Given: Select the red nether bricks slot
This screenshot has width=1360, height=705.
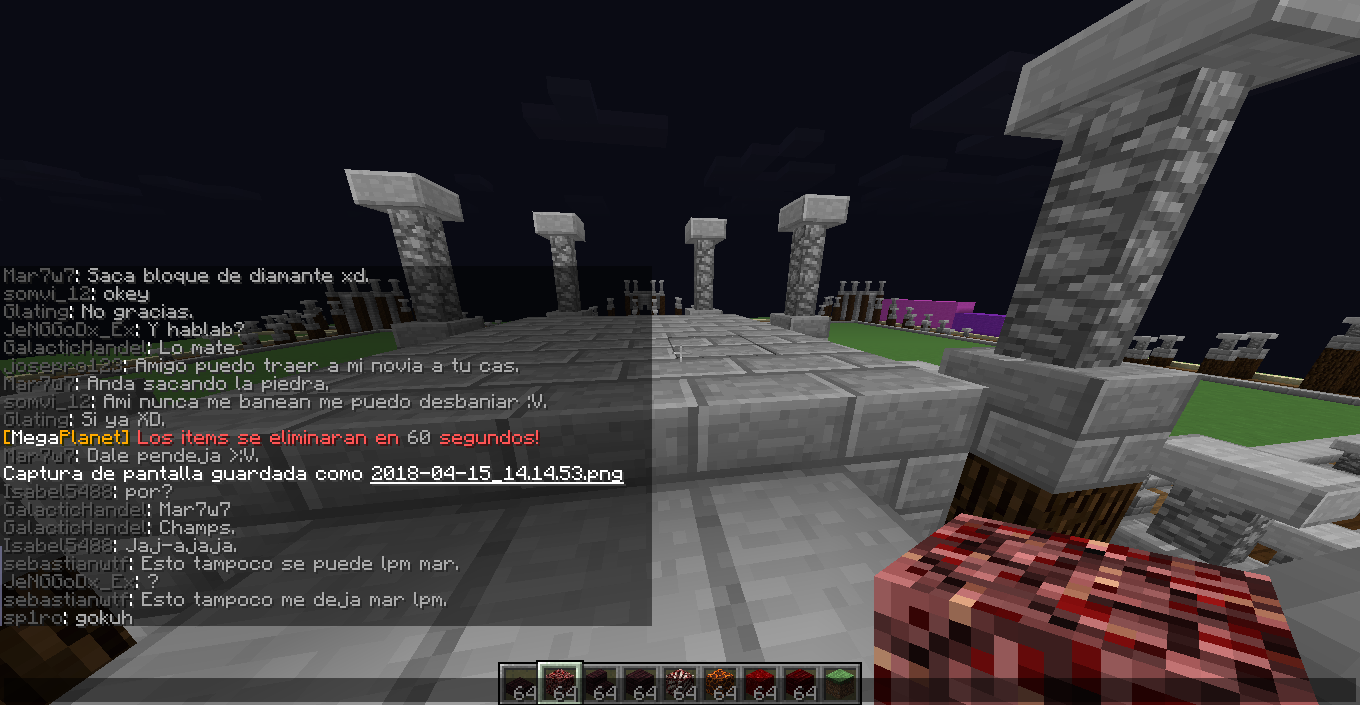Looking at the screenshot, I should coord(799,684).
